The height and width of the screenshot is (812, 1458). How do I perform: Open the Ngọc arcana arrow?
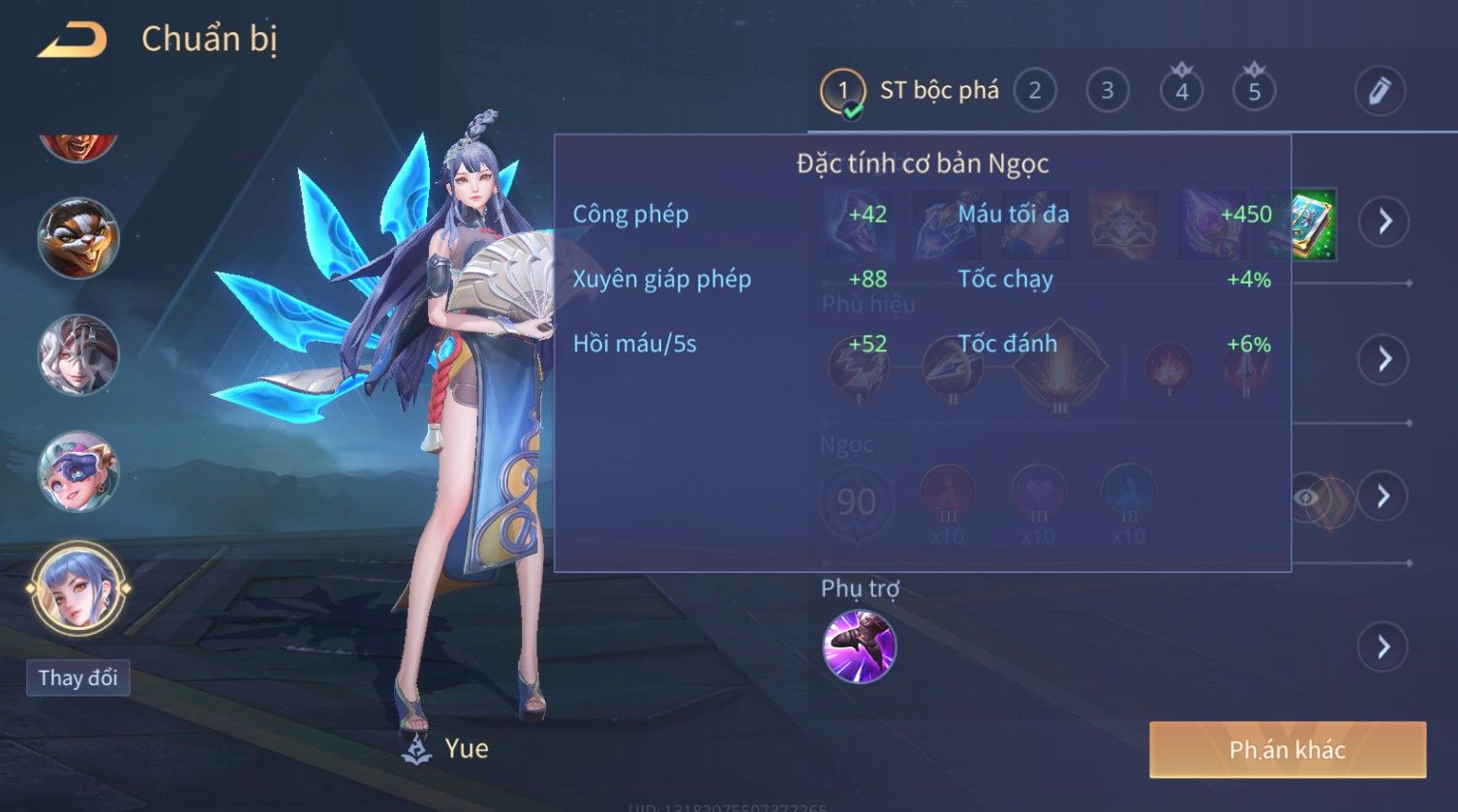1384,496
